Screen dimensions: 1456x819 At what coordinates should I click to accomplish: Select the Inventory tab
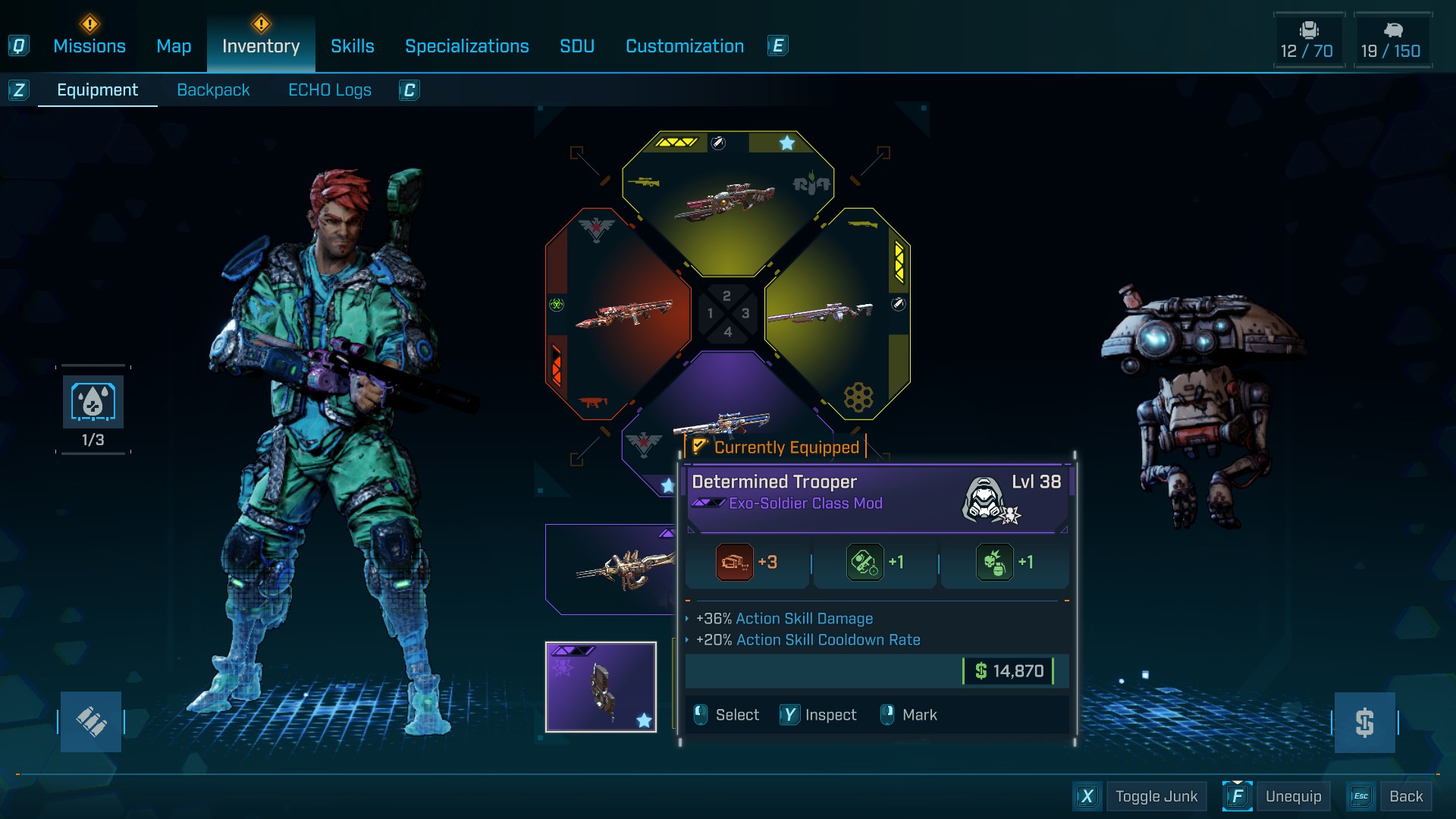click(261, 46)
